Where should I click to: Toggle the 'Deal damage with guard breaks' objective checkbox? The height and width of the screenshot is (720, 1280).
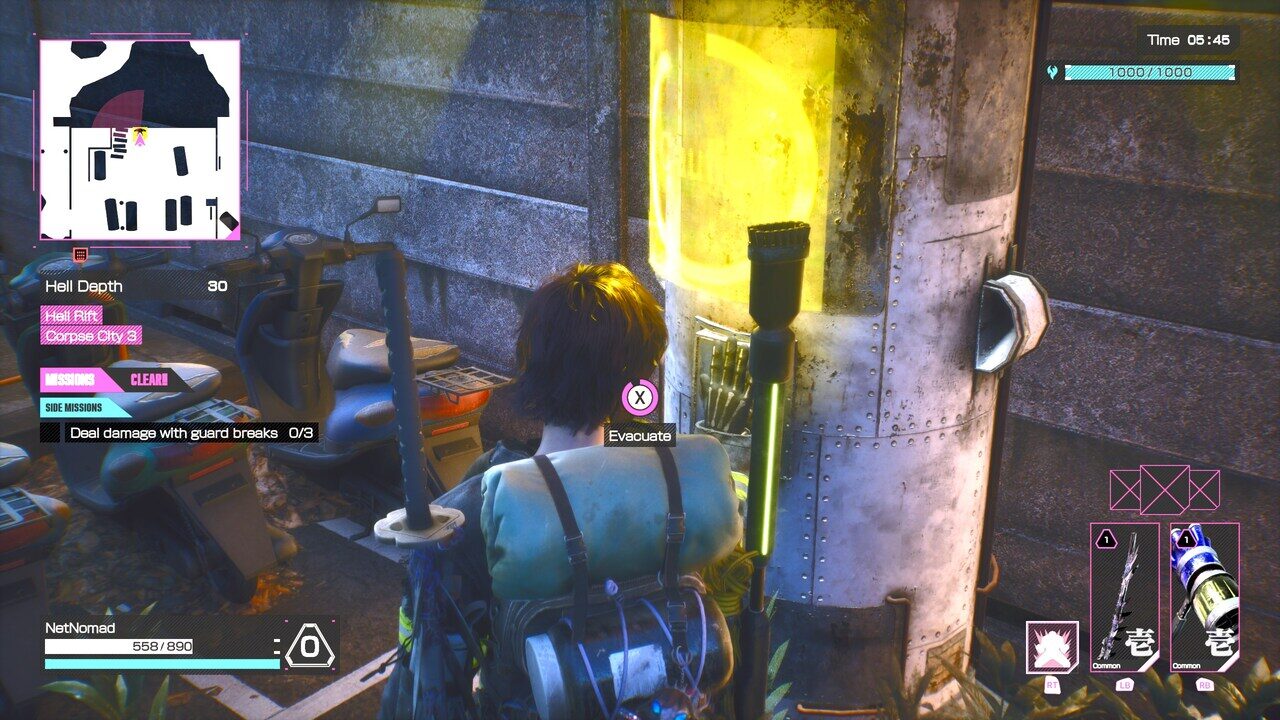(47, 432)
